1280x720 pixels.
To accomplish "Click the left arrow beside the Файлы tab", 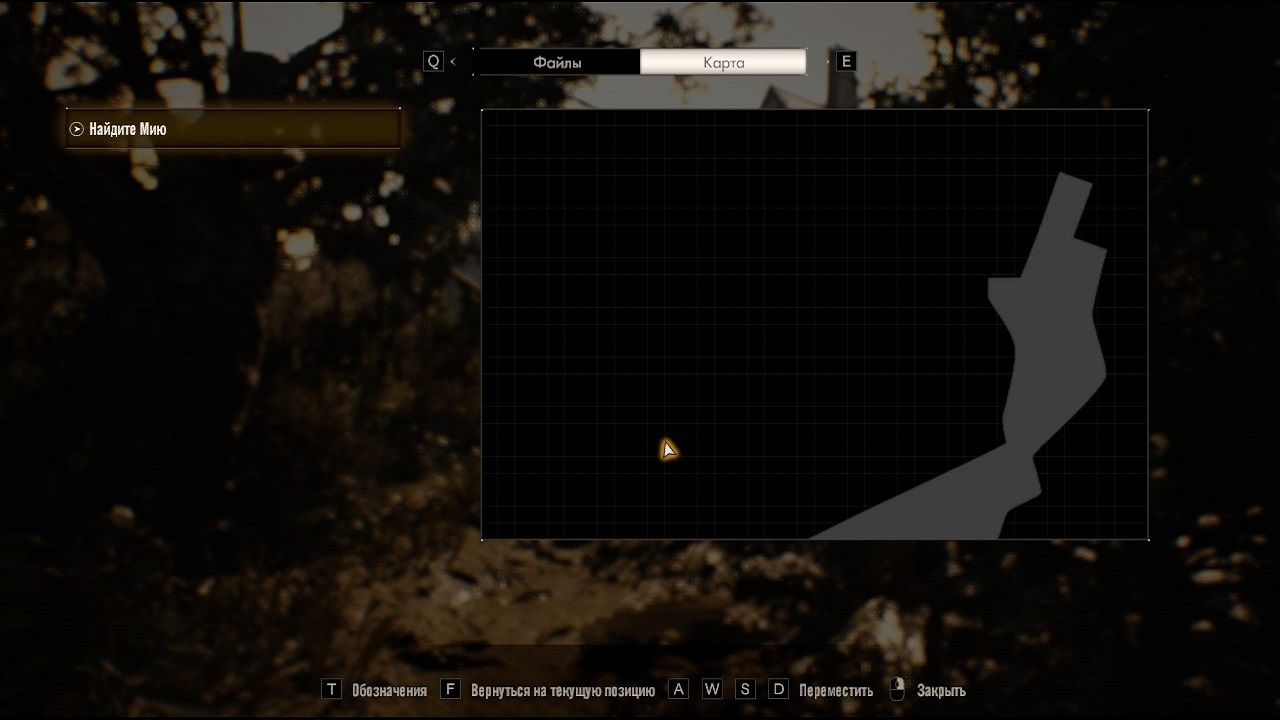I will tap(453, 62).
